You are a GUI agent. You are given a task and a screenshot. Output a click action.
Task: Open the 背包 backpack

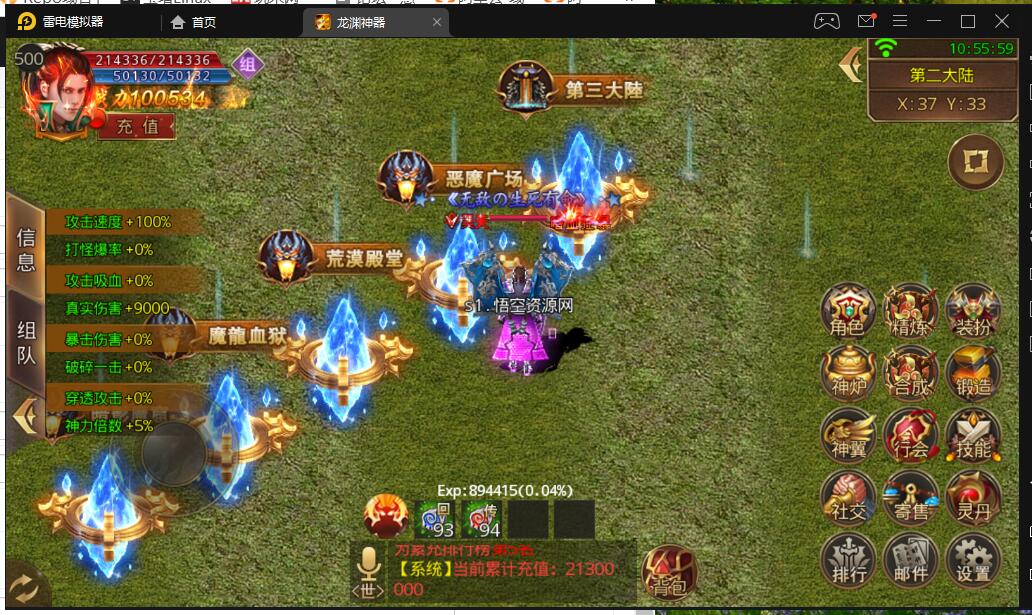(668, 573)
